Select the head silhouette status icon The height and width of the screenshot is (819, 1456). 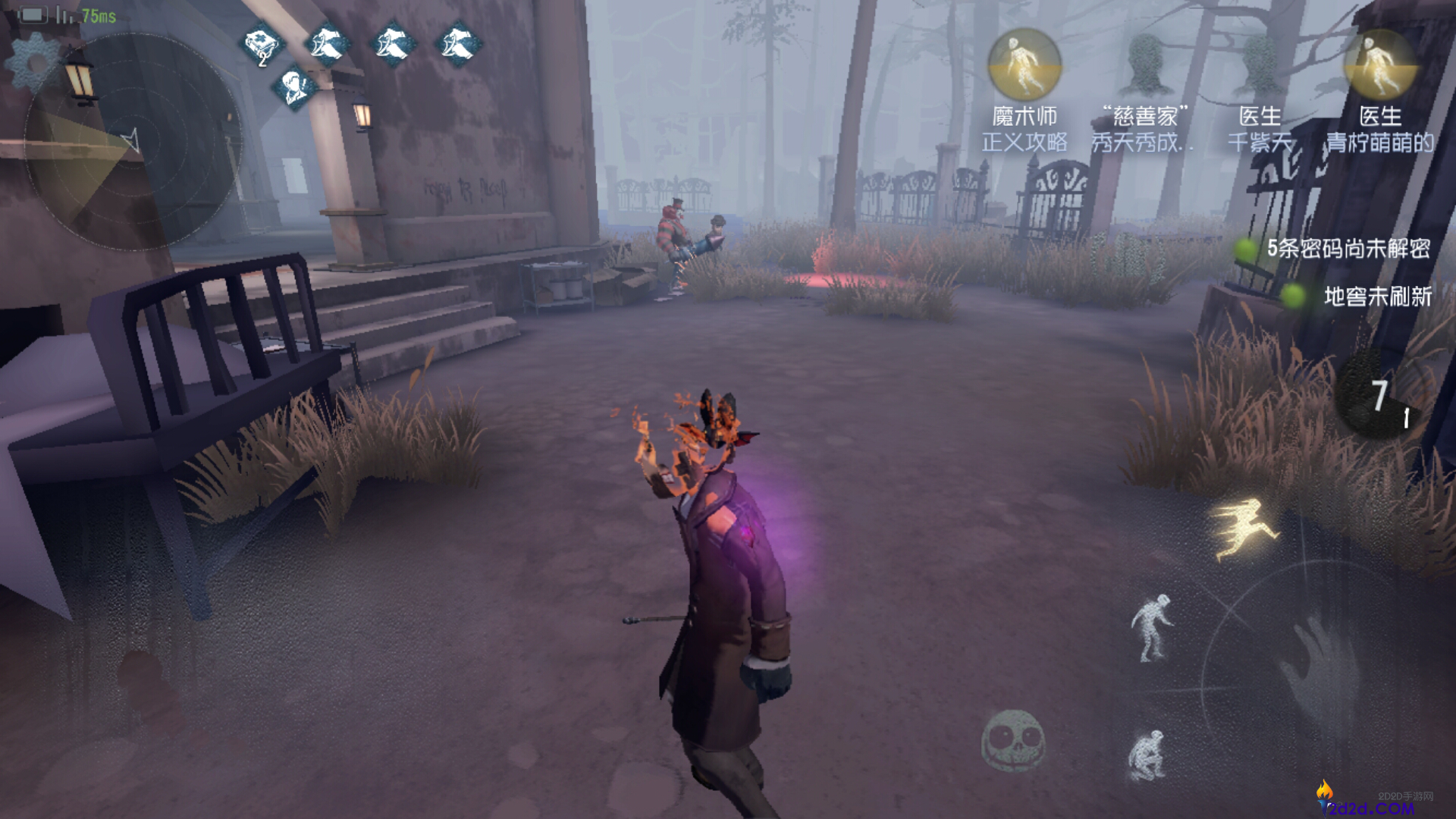click(x=294, y=88)
